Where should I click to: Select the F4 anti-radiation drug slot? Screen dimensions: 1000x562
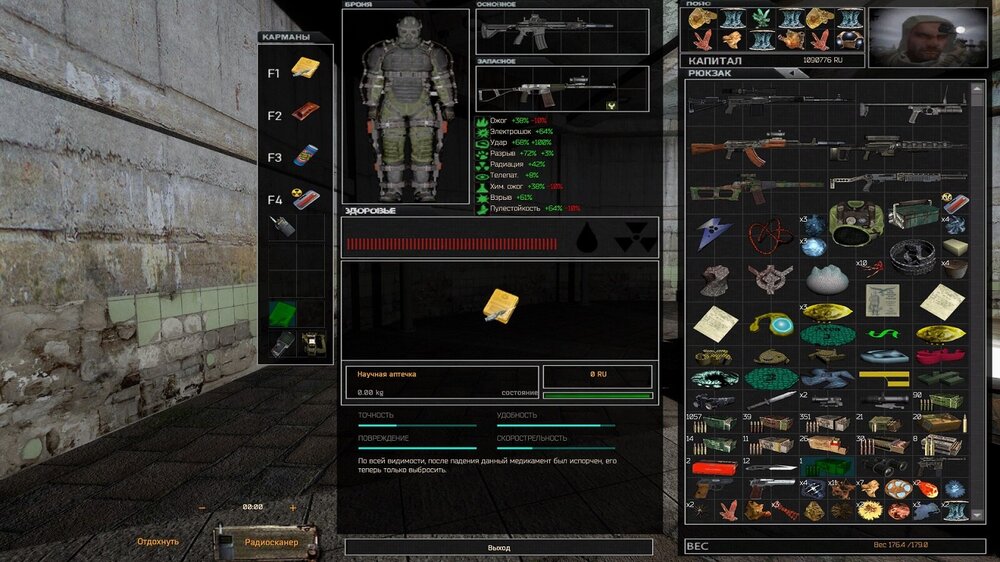click(x=304, y=199)
